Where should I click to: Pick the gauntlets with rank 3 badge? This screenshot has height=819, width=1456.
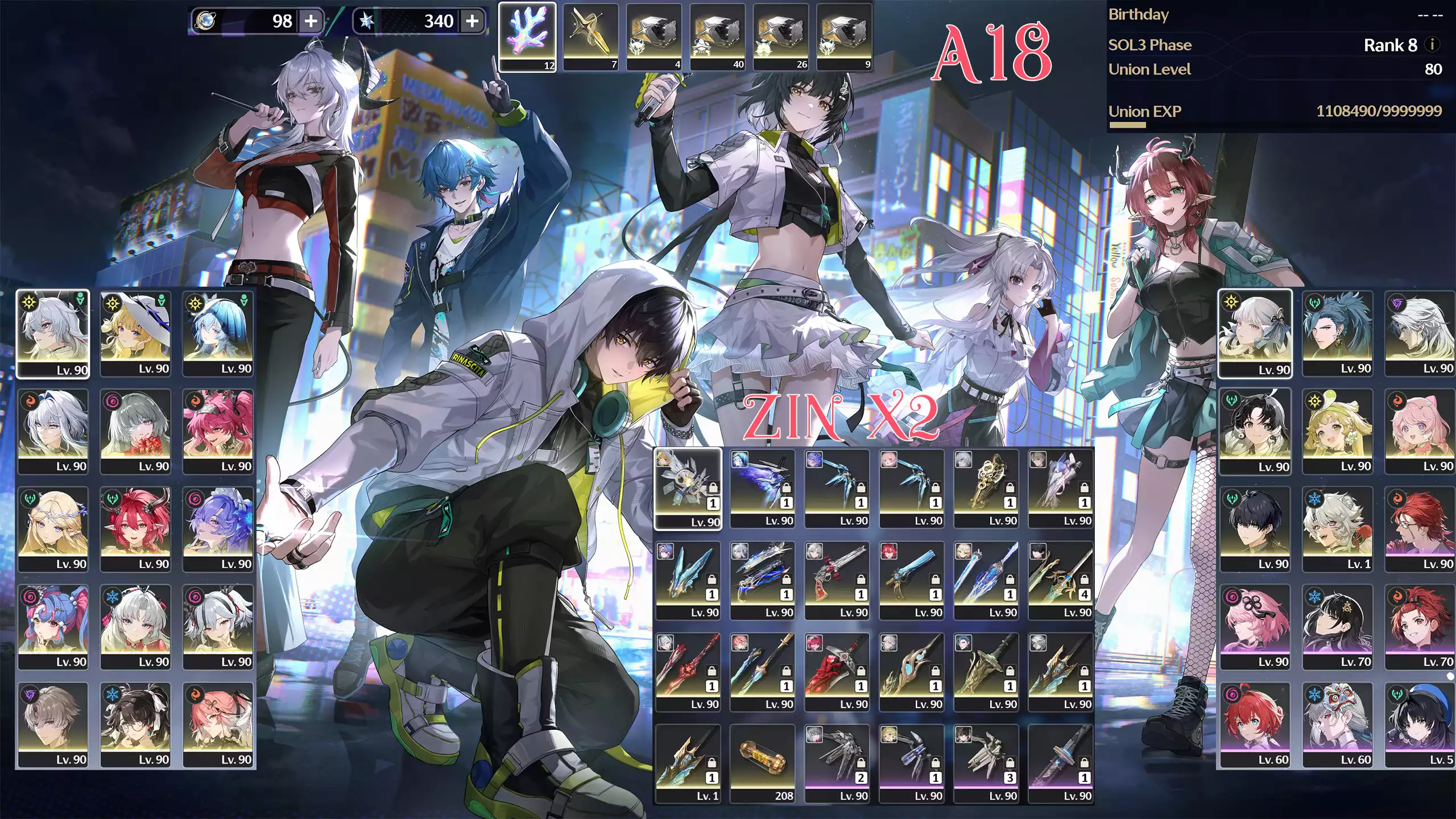(986, 763)
